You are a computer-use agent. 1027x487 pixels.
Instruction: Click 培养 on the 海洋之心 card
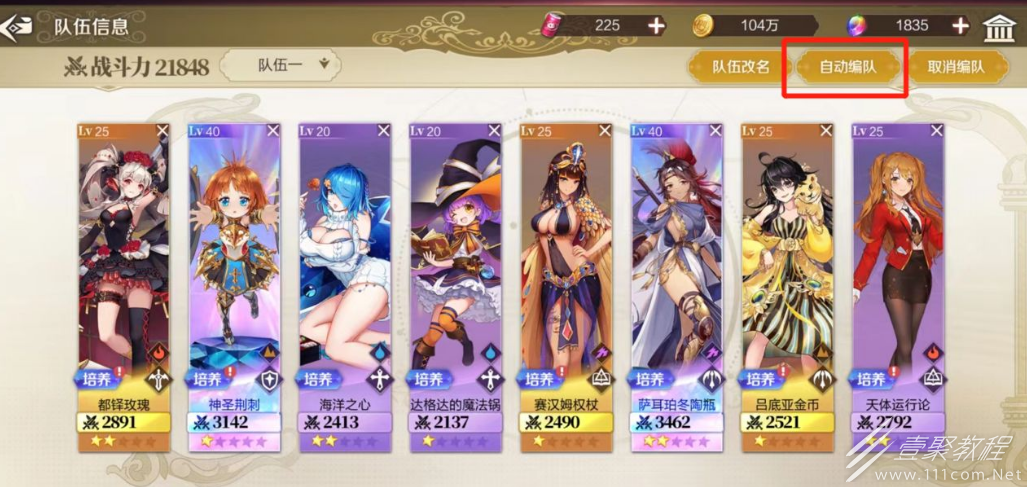click(318, 380)
